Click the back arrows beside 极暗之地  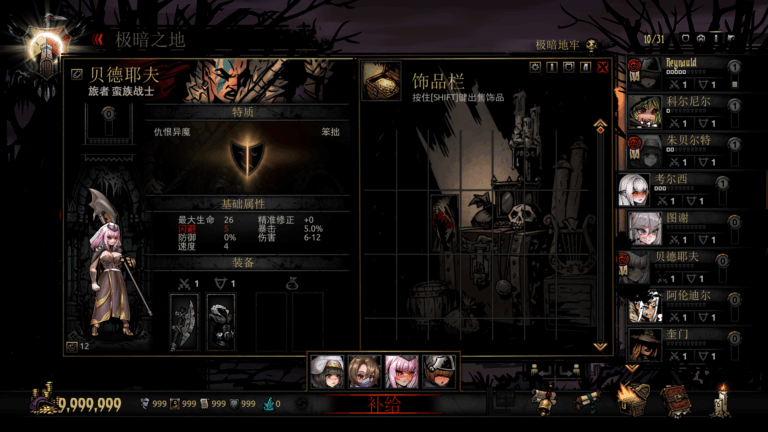(x=98, y=40)
